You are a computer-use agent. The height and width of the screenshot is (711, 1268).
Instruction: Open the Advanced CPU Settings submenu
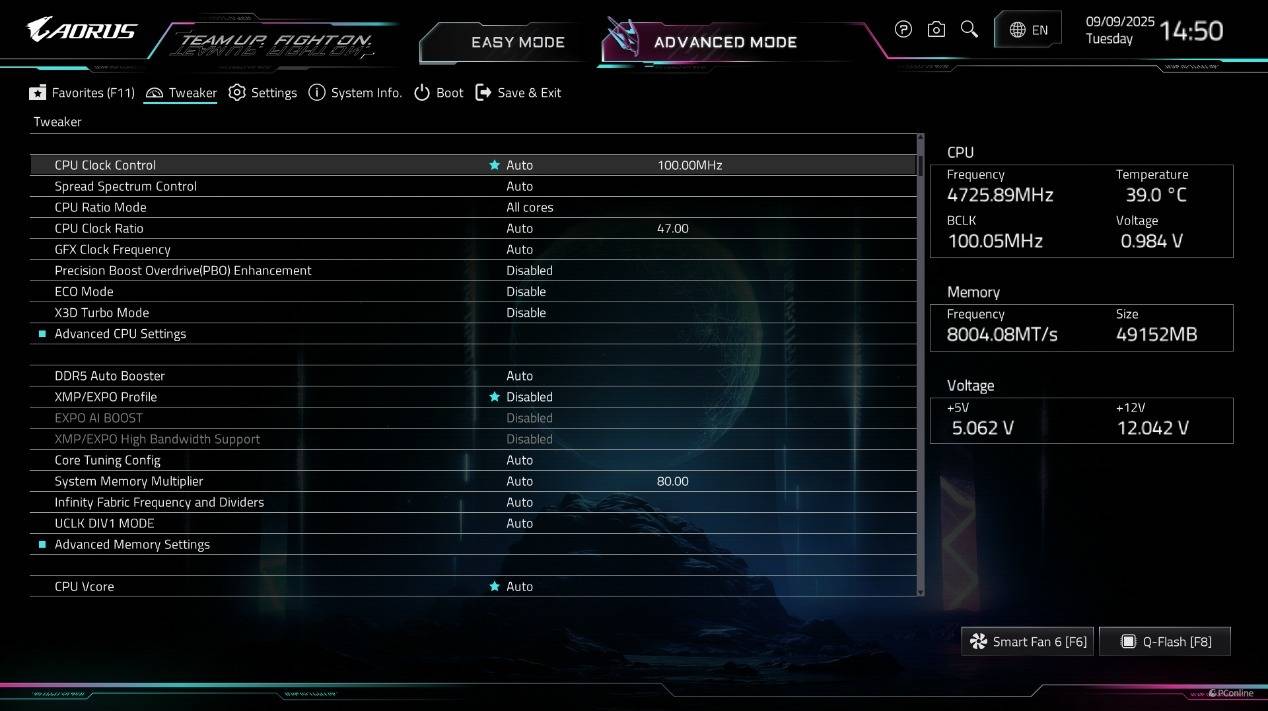[120, 333]
